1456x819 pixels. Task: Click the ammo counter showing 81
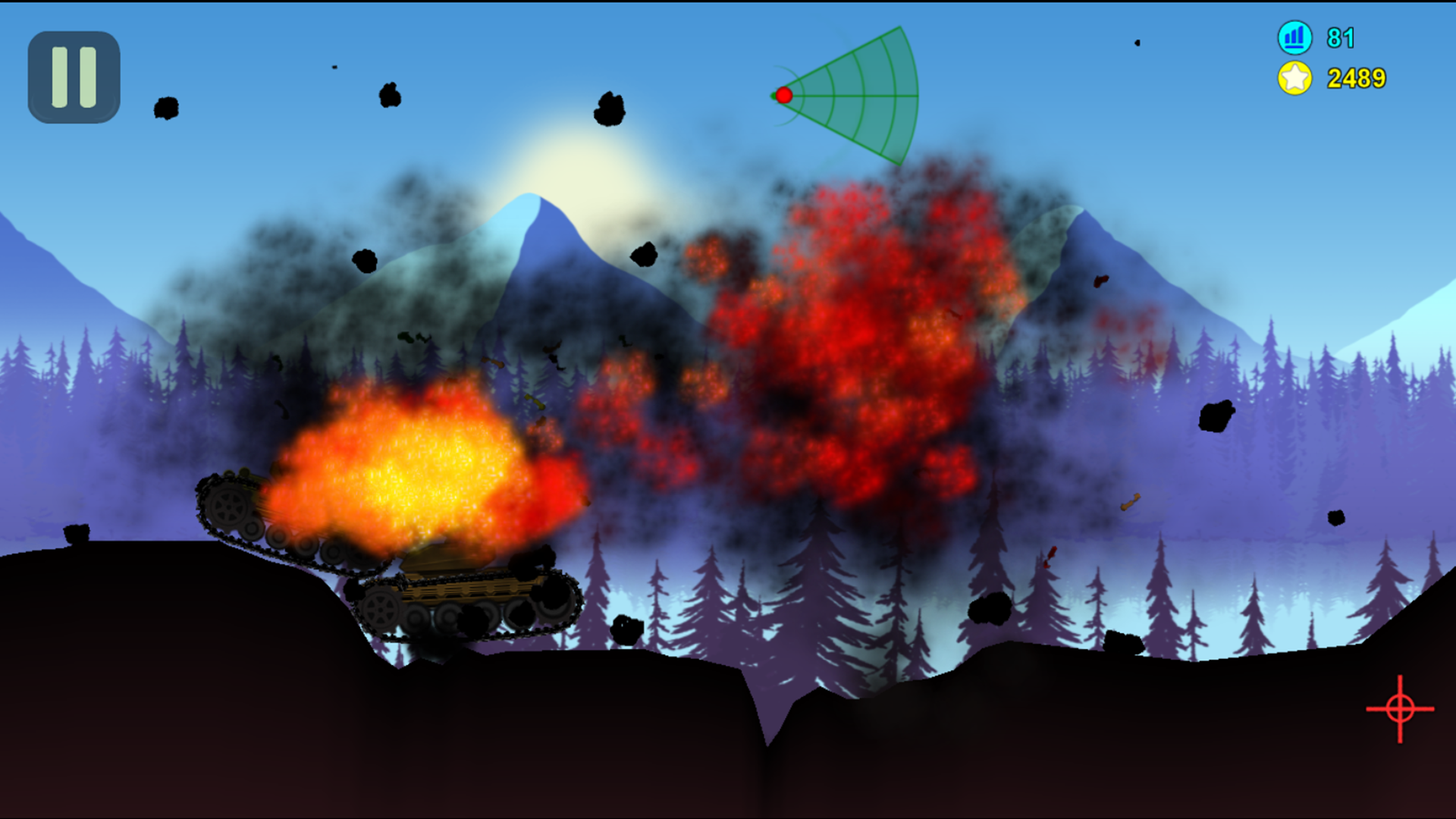[1341, 36]
